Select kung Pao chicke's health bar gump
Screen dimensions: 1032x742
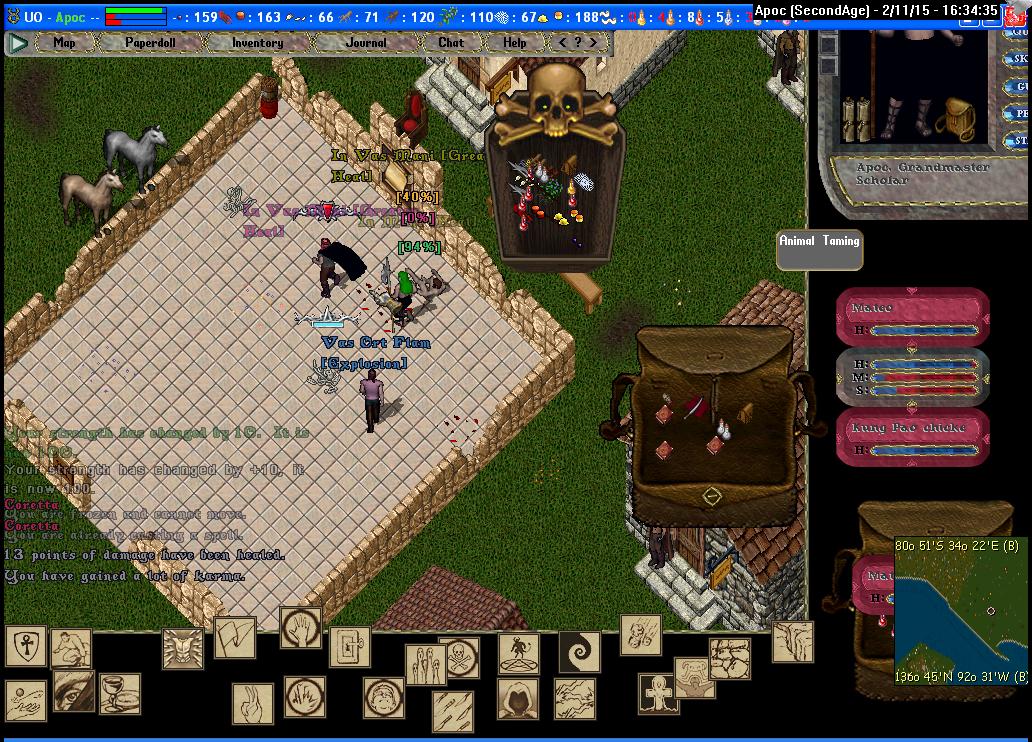click(x=912, y=438)
